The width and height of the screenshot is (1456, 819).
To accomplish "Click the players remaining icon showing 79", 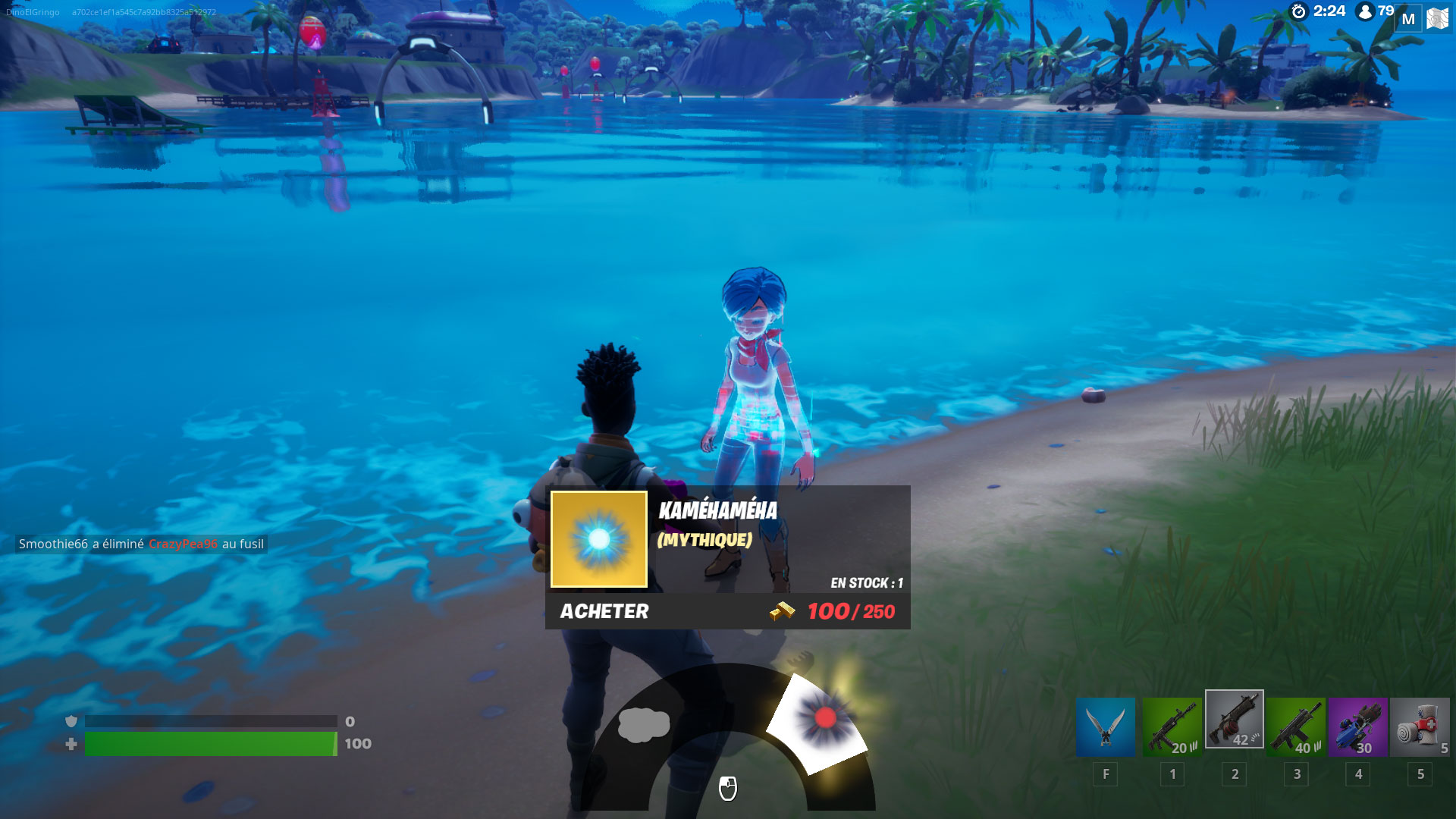I will [1365, 11].
